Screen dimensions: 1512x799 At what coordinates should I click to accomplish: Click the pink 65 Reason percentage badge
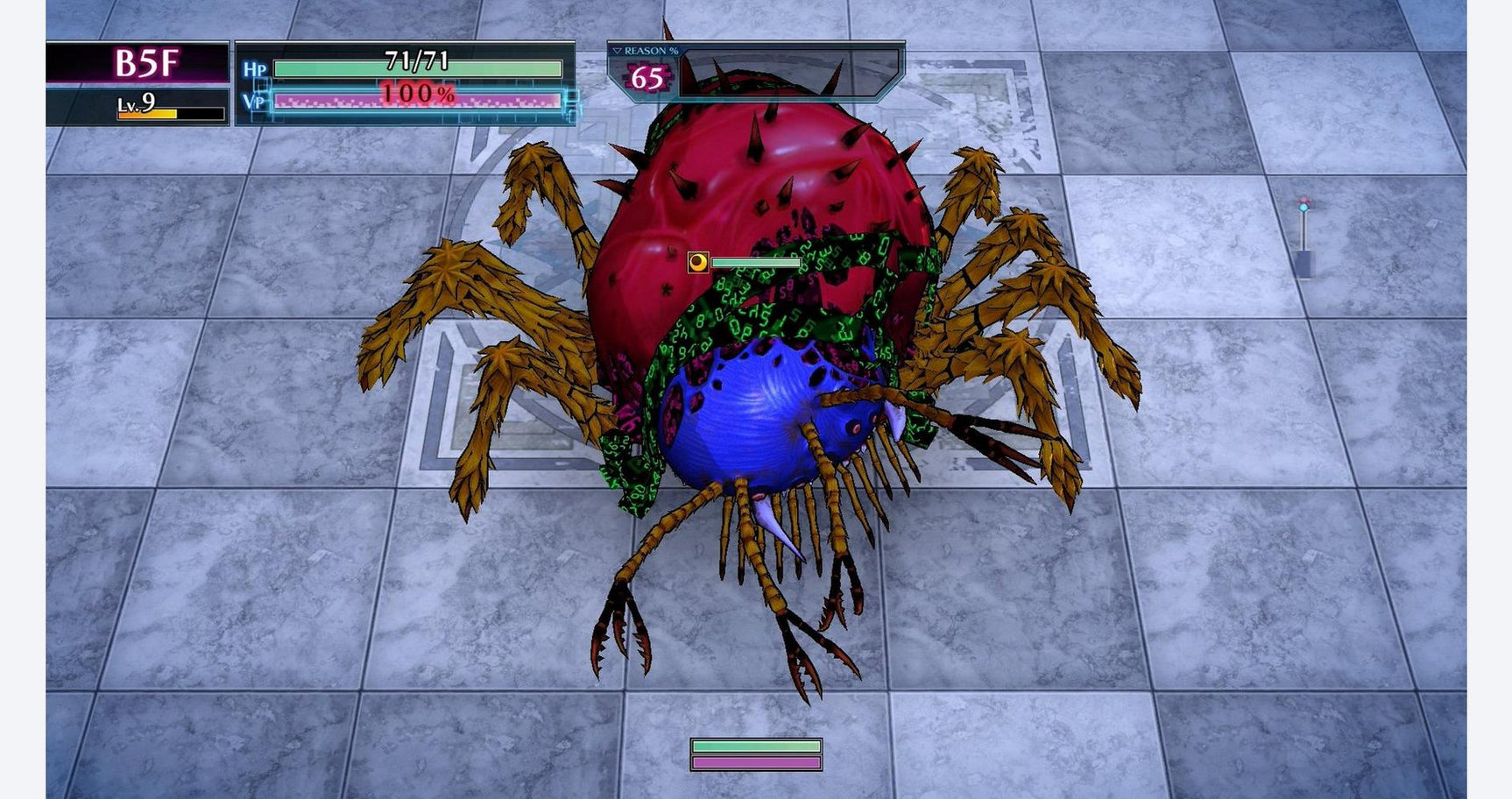646,77
